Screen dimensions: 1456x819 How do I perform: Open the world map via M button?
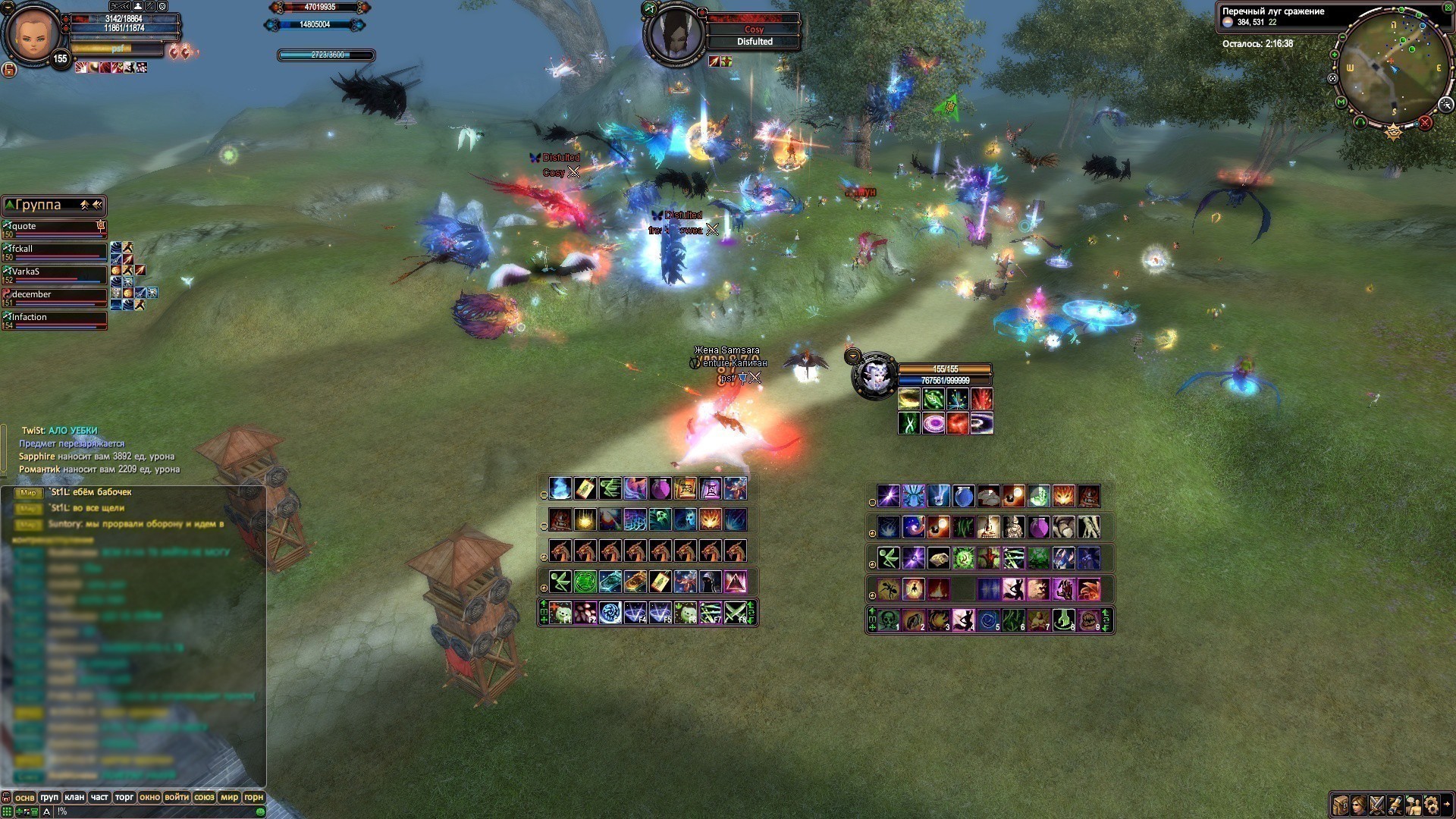pyautogui.click(x=1341, y=102)
